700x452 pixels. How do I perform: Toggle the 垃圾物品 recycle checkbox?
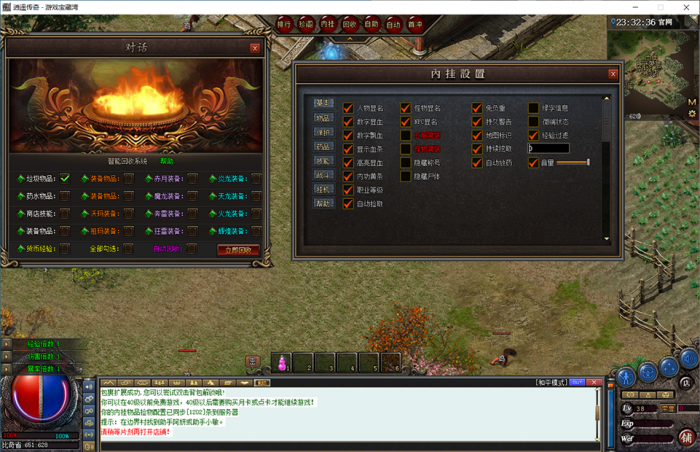tap(64, 179)
